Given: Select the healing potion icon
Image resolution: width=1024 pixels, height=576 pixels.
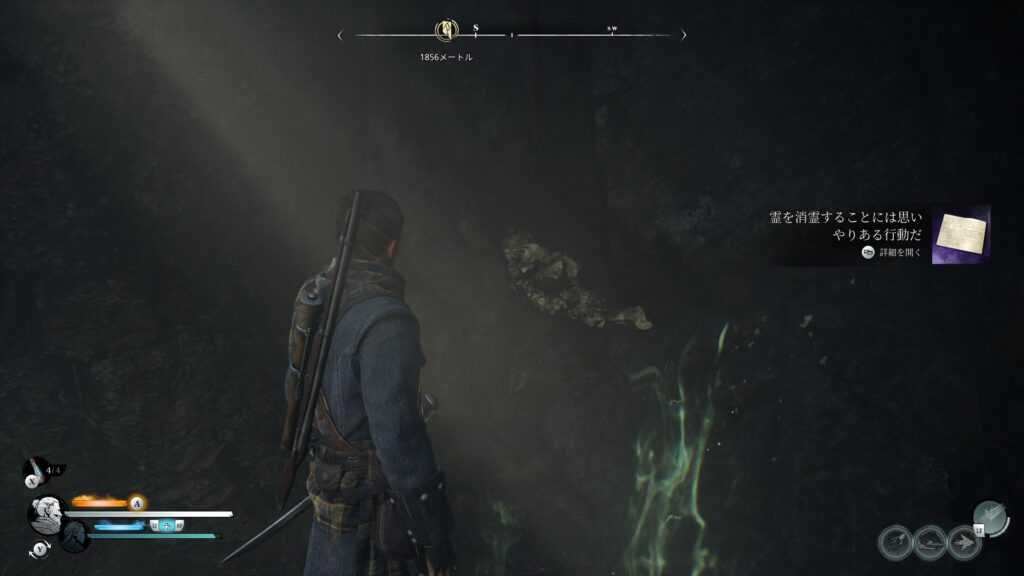Looking at the screenshot, I should click(x=37, y=468).
